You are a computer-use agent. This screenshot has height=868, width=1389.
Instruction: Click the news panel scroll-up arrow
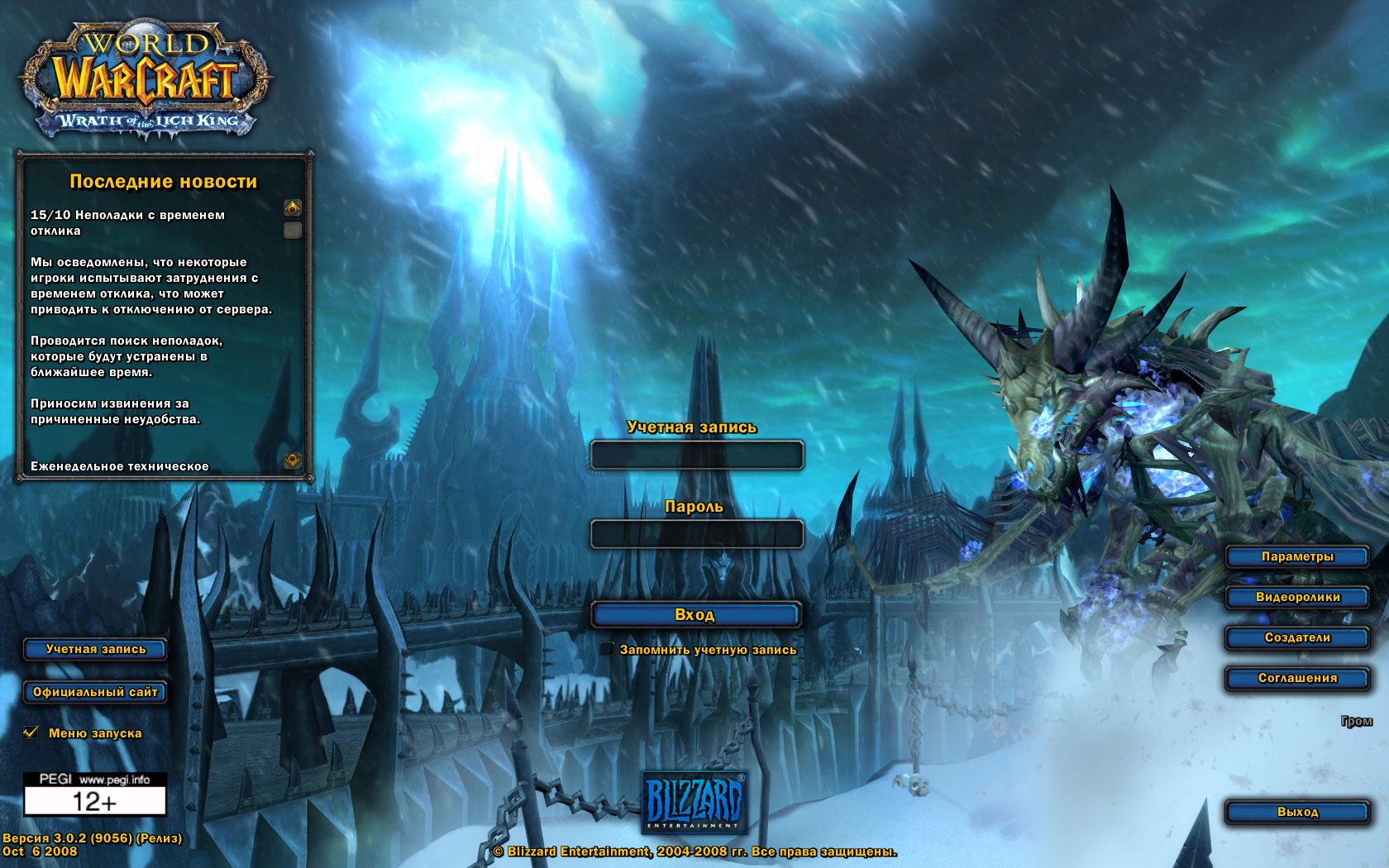[293, 207]
